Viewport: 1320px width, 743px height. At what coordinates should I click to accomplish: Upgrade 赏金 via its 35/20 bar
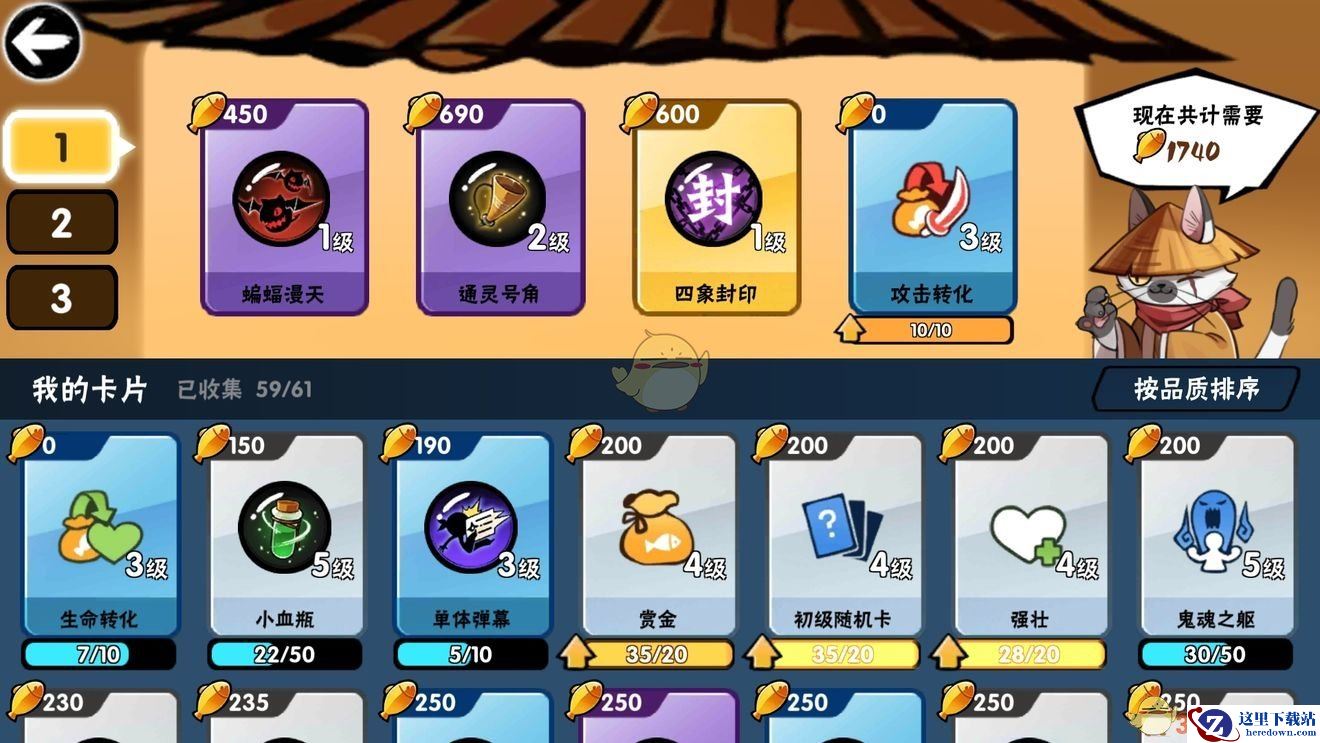(646, 655)
